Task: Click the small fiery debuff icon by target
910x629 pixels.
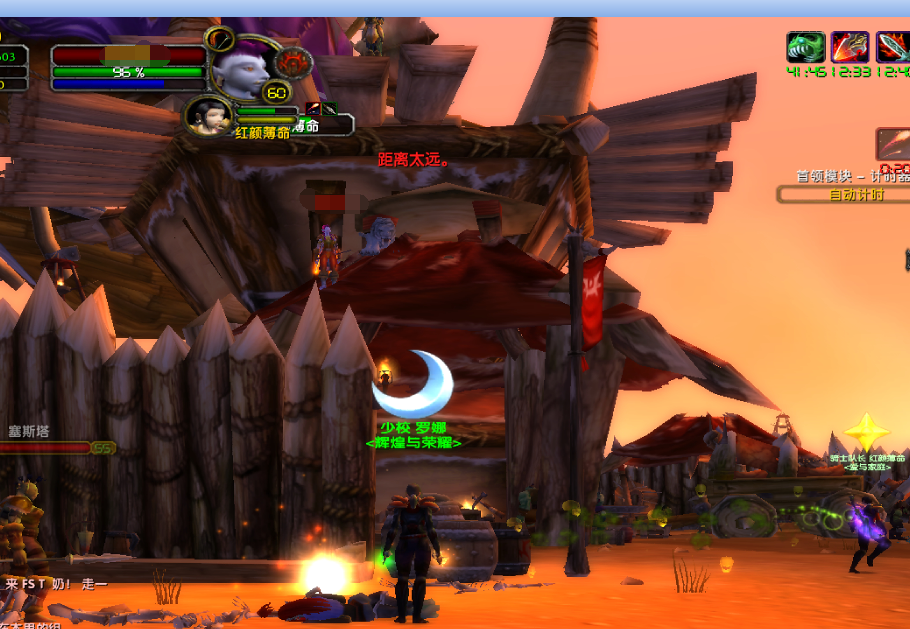Action: (x=313, y=109)
